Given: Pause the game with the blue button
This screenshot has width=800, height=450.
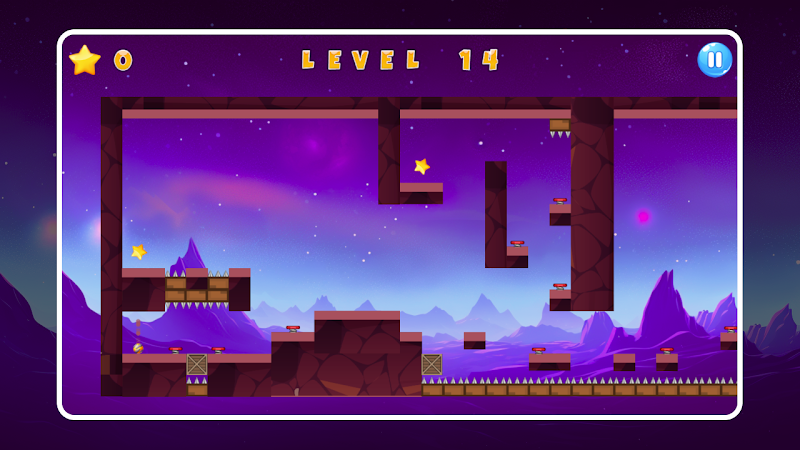Looking at the screenshot, I should [714, 60].
